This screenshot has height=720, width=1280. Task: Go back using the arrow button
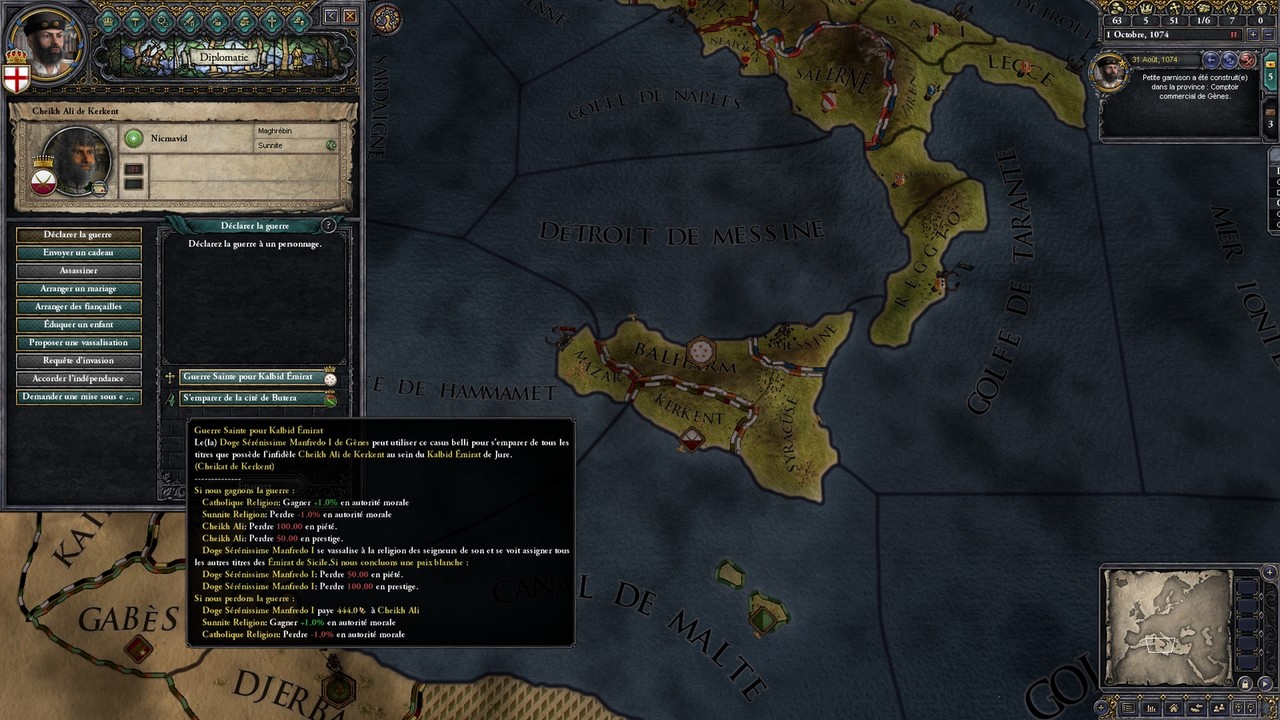pos(332,16)
